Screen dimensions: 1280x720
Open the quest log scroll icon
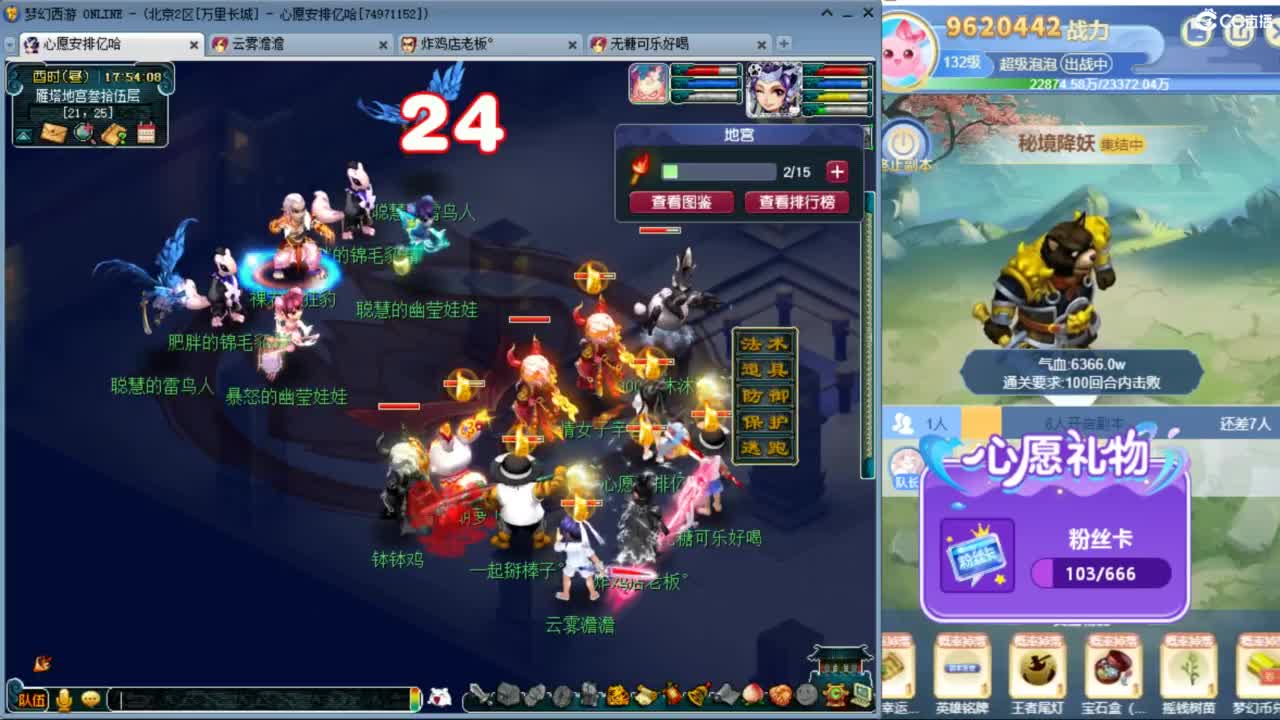(115, 132)
